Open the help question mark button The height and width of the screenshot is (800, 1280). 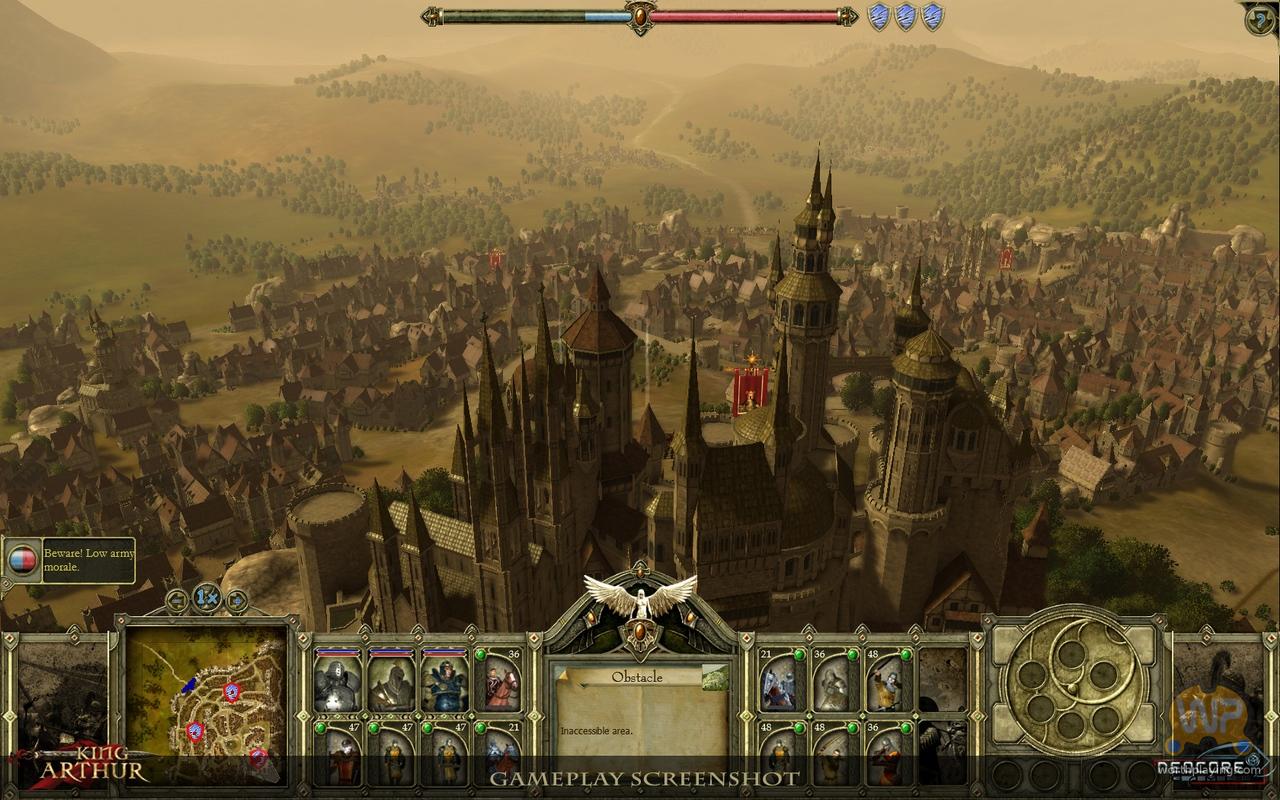tap(1260, 19)
